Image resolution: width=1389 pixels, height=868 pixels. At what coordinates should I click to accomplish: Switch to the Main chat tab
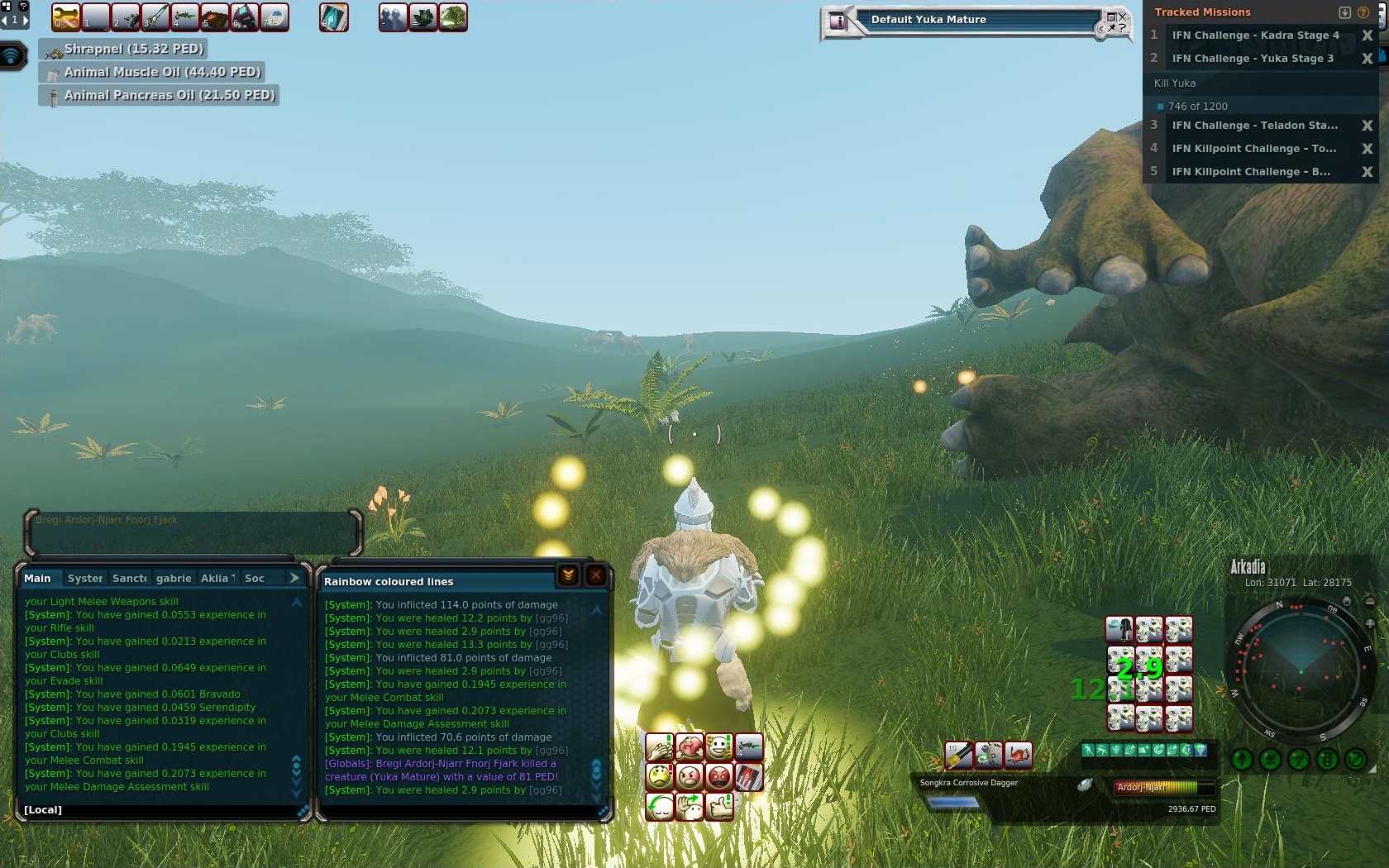37,579
